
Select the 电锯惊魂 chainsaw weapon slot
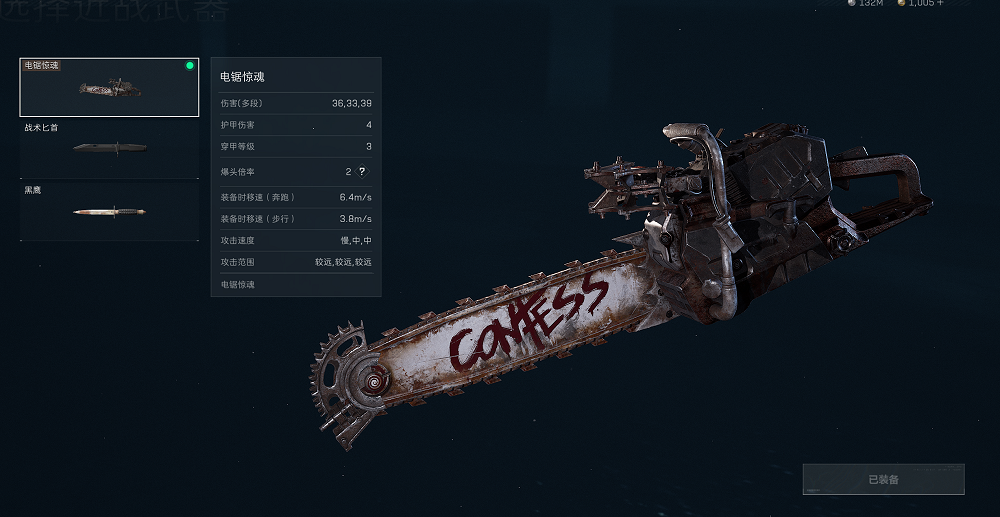point(110,88)
